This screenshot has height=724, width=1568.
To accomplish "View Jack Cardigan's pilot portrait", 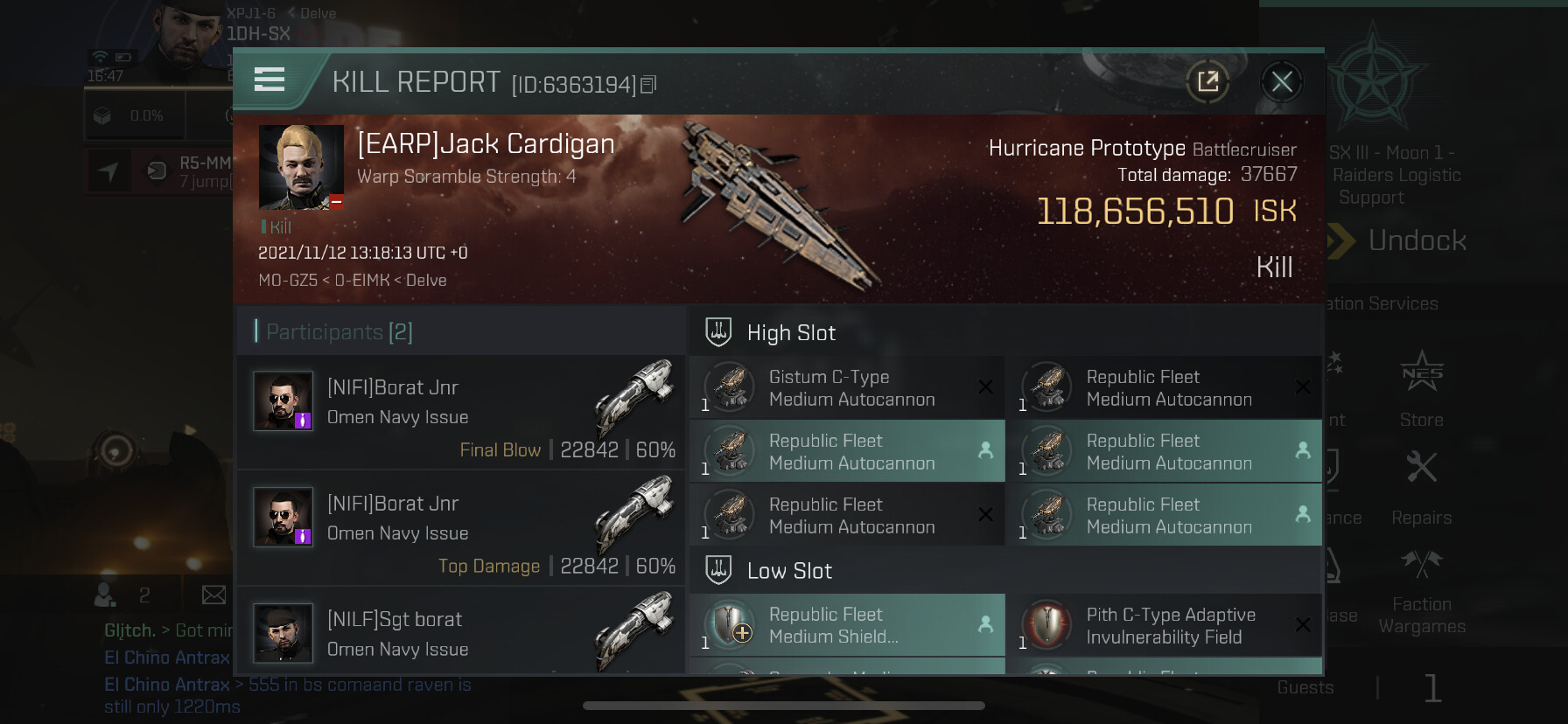I will coord(301,167).
